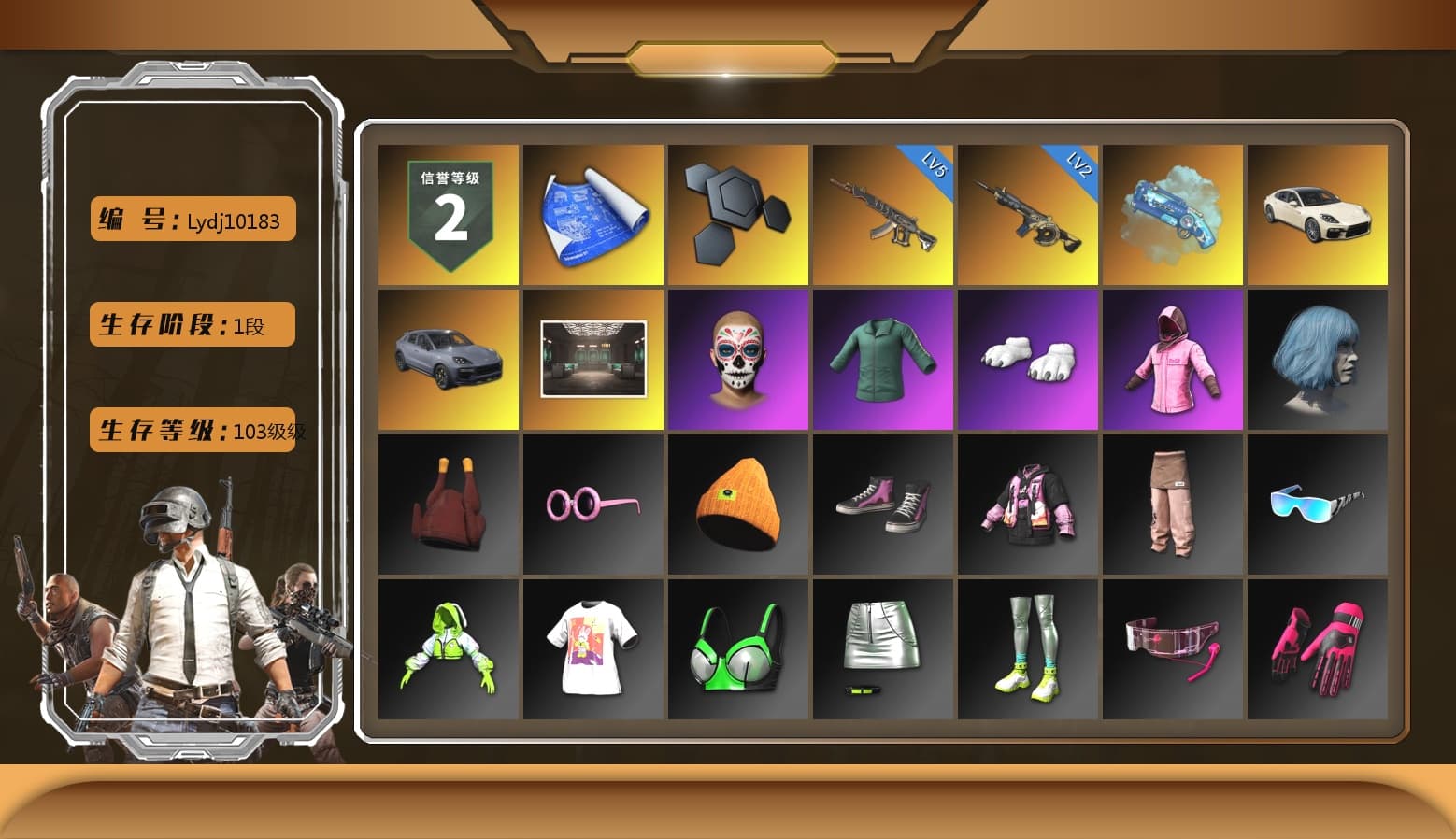Click the blue-haired character head item

[1318, 359]
